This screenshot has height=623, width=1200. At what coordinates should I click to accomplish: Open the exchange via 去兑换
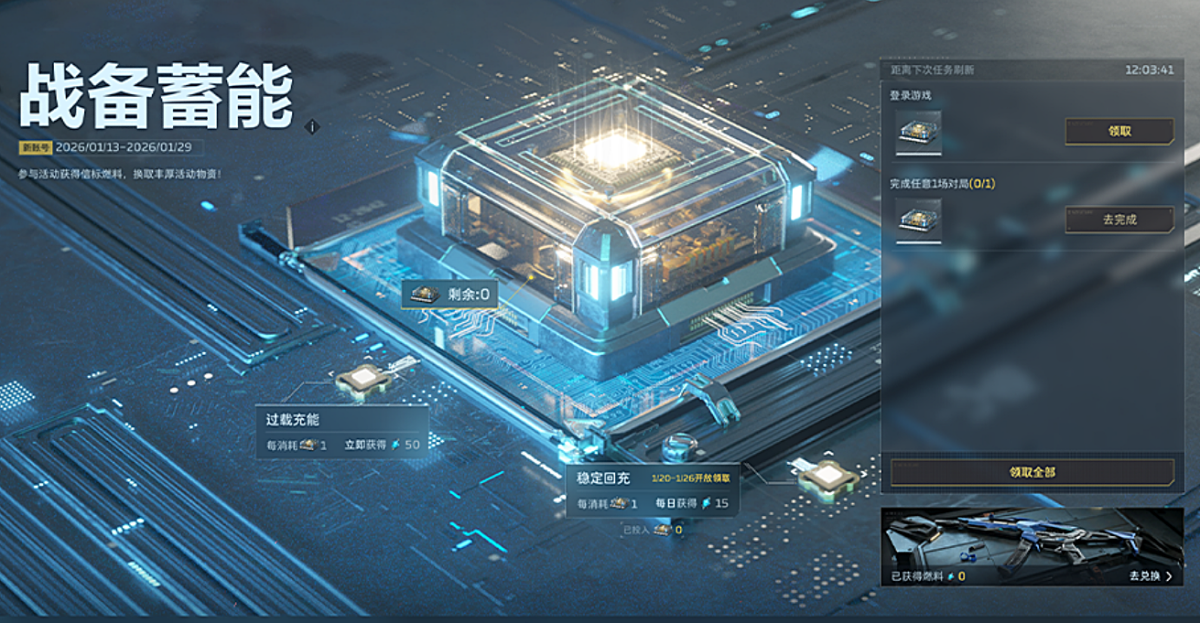pyautogui.click(x=1150, y=576)
